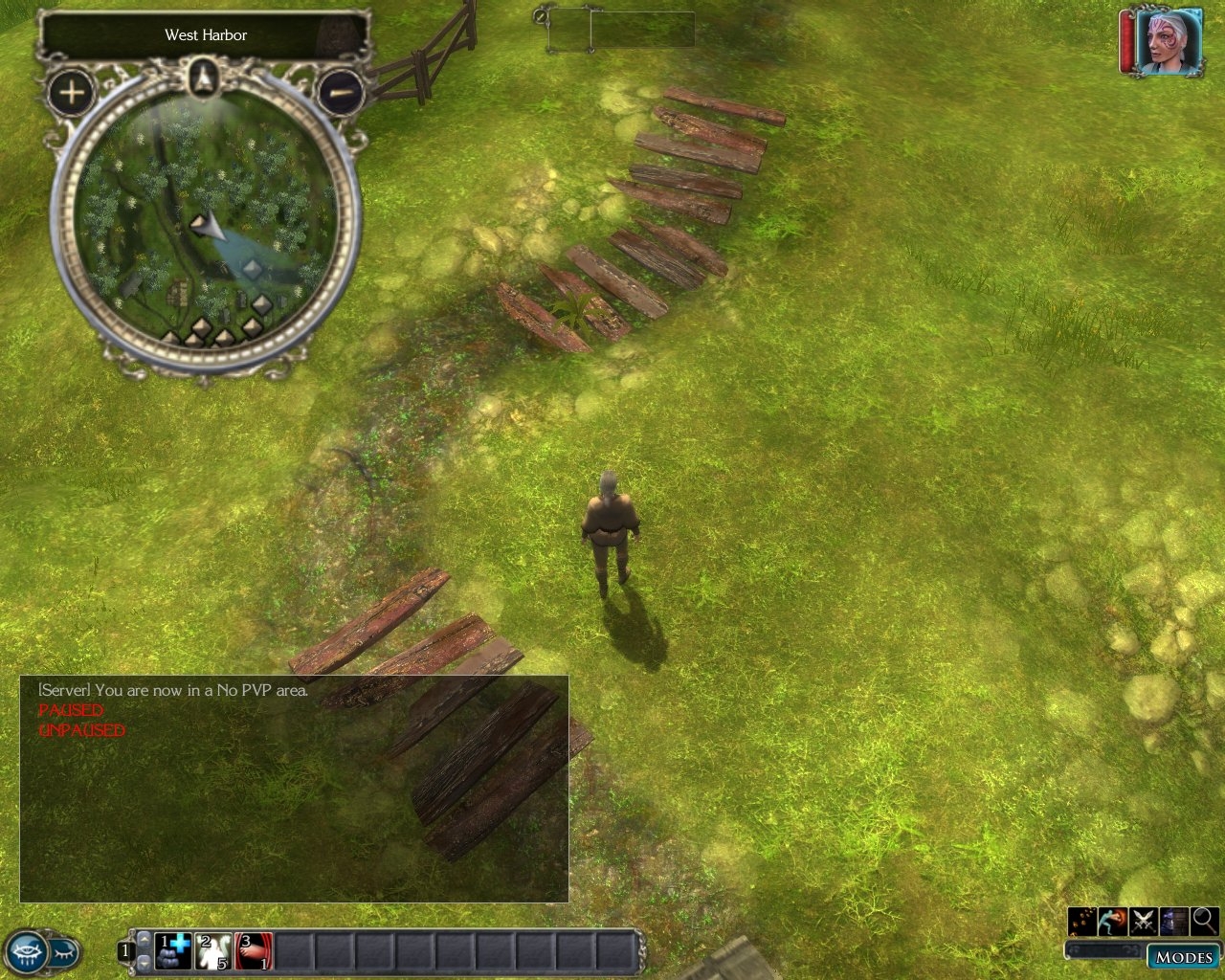Select the scattered sparks mode icon
This screenshot has width=1225, height=980.
pyautogui.click(x=1083, y=921)
